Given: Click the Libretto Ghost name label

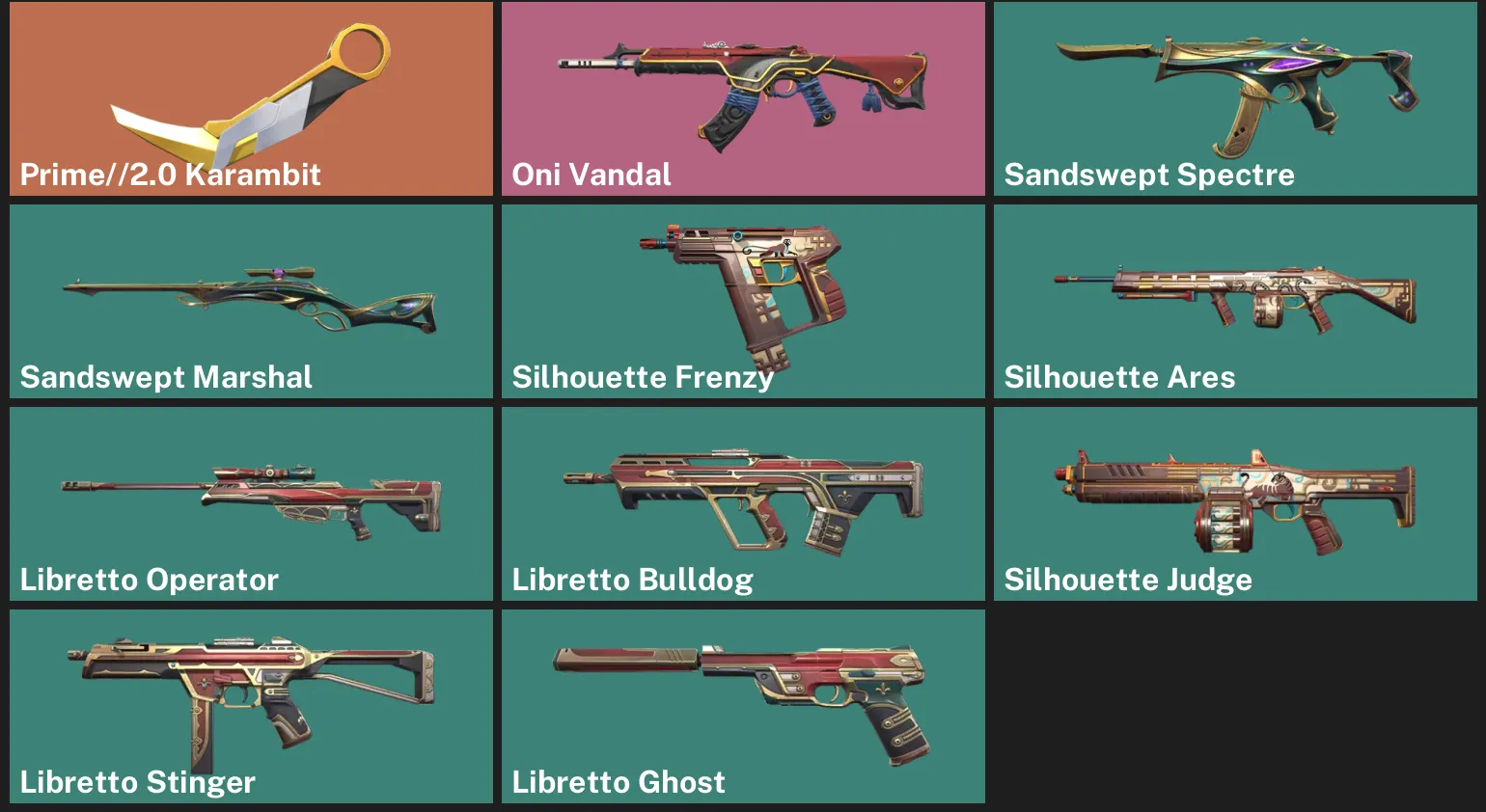Looking at the screenshot, I should coord(618,782).
